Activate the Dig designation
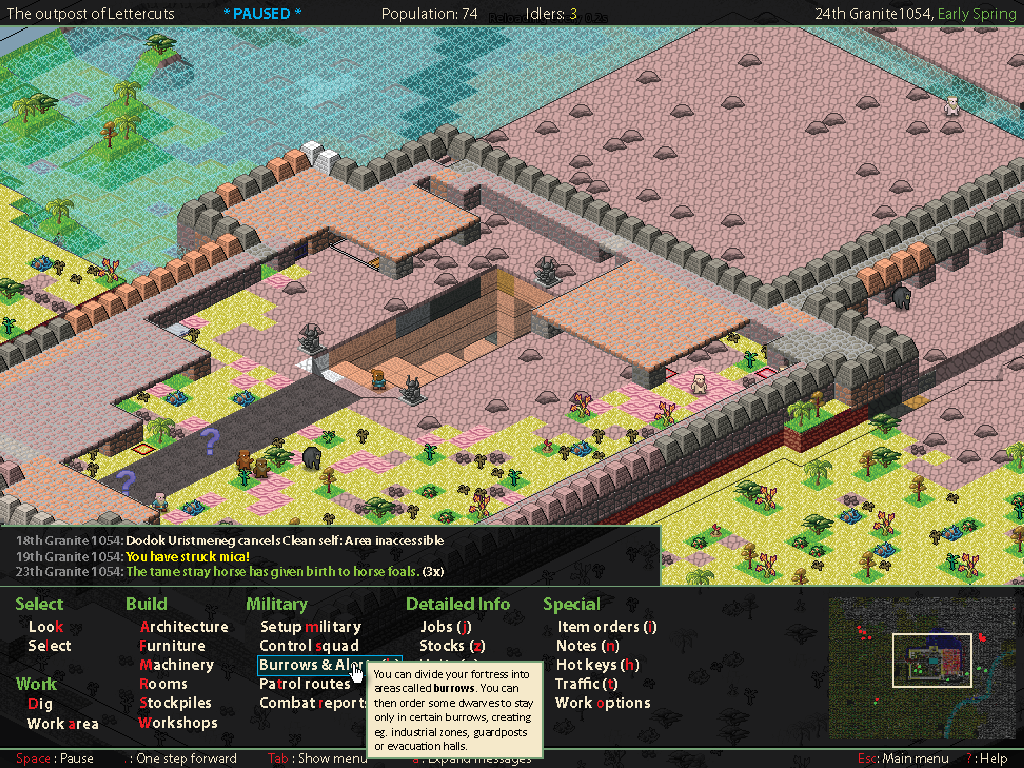The image size is (1024, 768). (40, 704)
